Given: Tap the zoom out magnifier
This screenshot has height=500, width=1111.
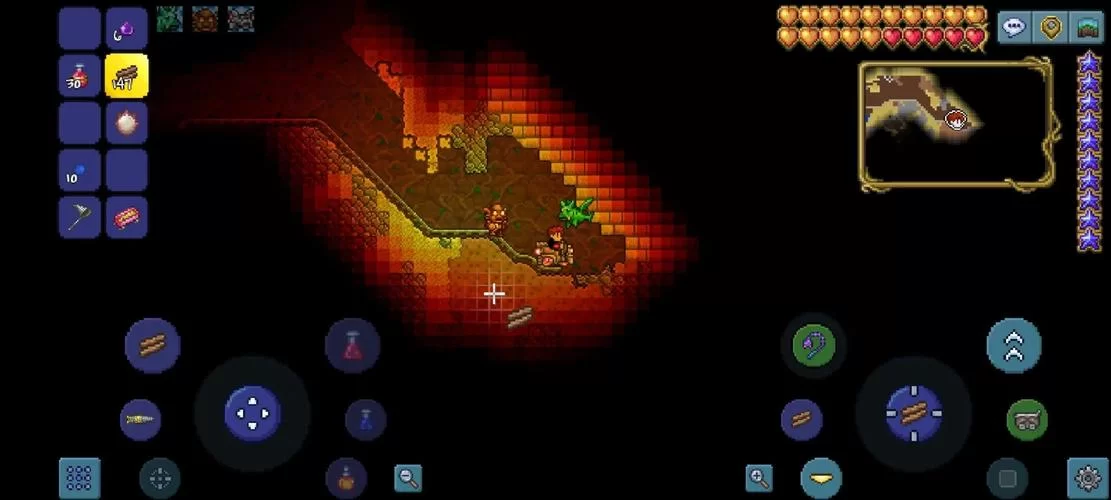Looking at the screenshot, I should pos(408,478).
